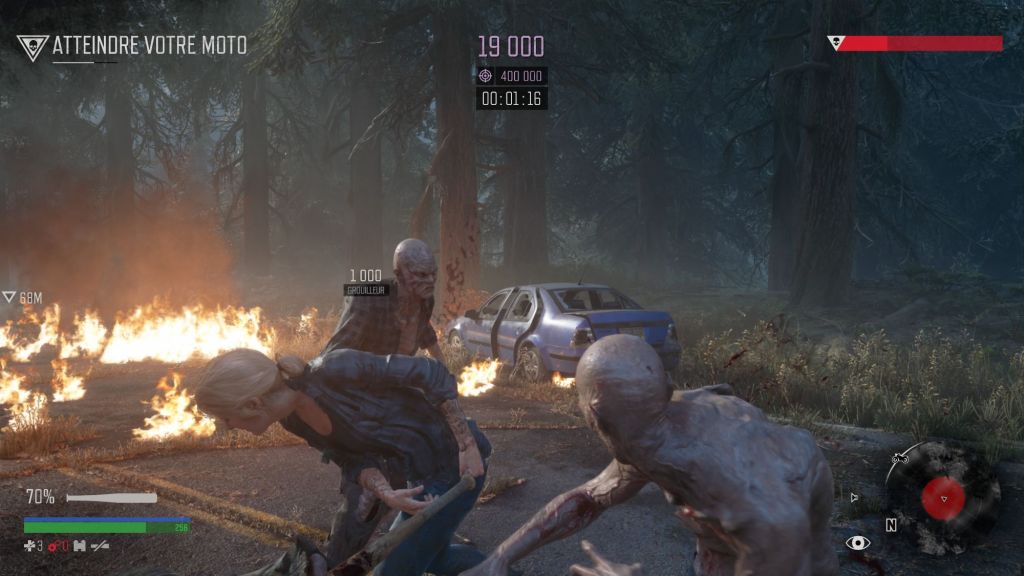Click the 68M waypoint distance marker
Image resolution: width=1024 pixels, height=576 pixels.
click(22, 297)
